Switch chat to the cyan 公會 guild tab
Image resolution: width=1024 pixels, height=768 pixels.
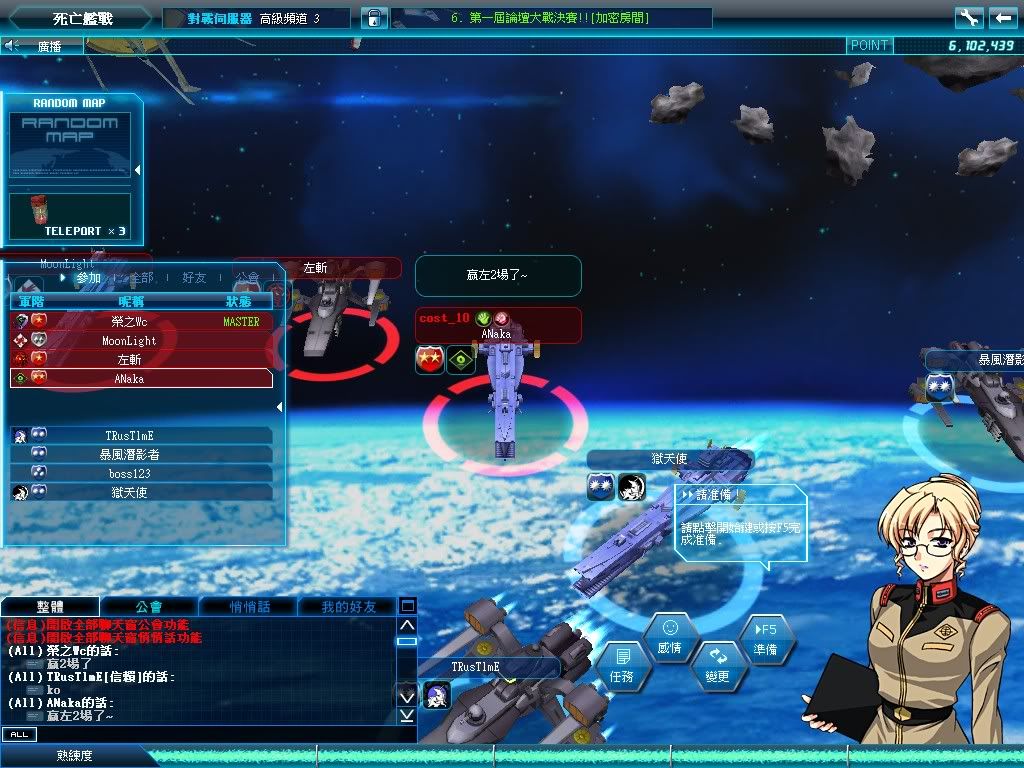click(x=149, y=606)
